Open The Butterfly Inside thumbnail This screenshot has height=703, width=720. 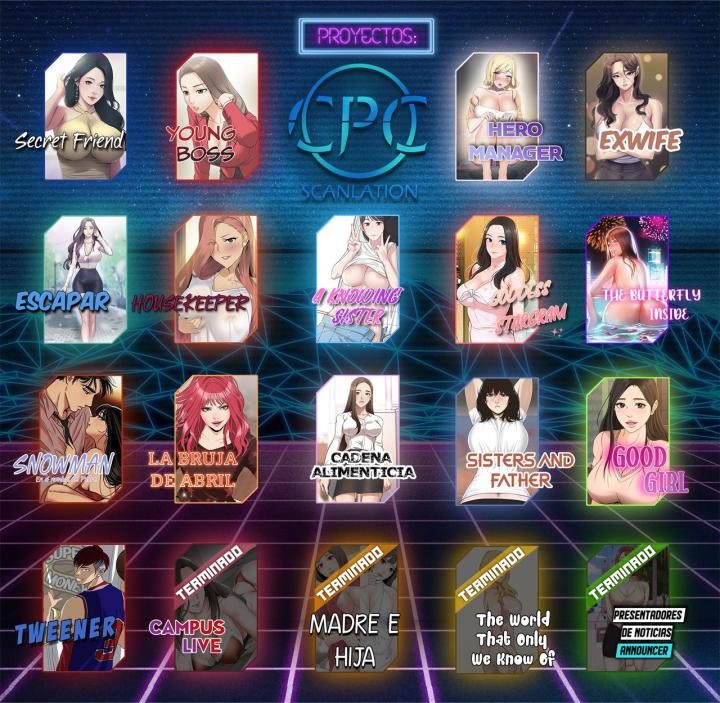point(626,277)
